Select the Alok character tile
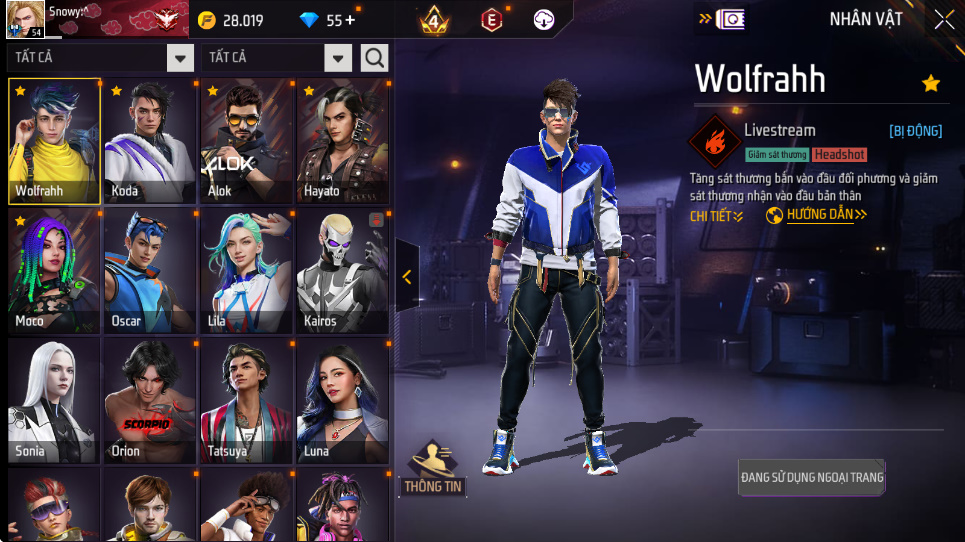Viewport: 965px width, 542px height. (x=246, y=141)
